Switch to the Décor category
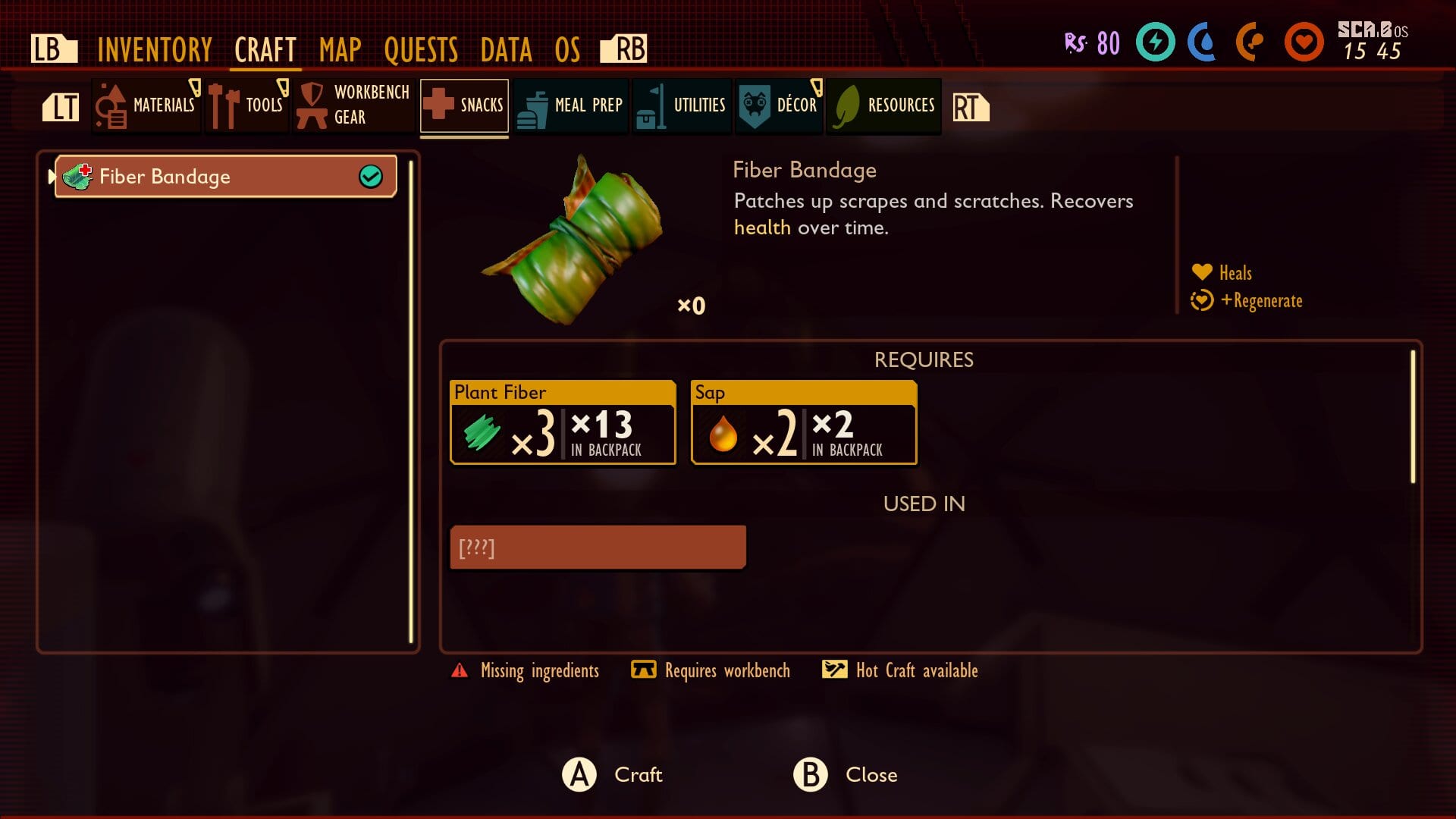The width and height of the screenshot is (1456, 819). 779,105
